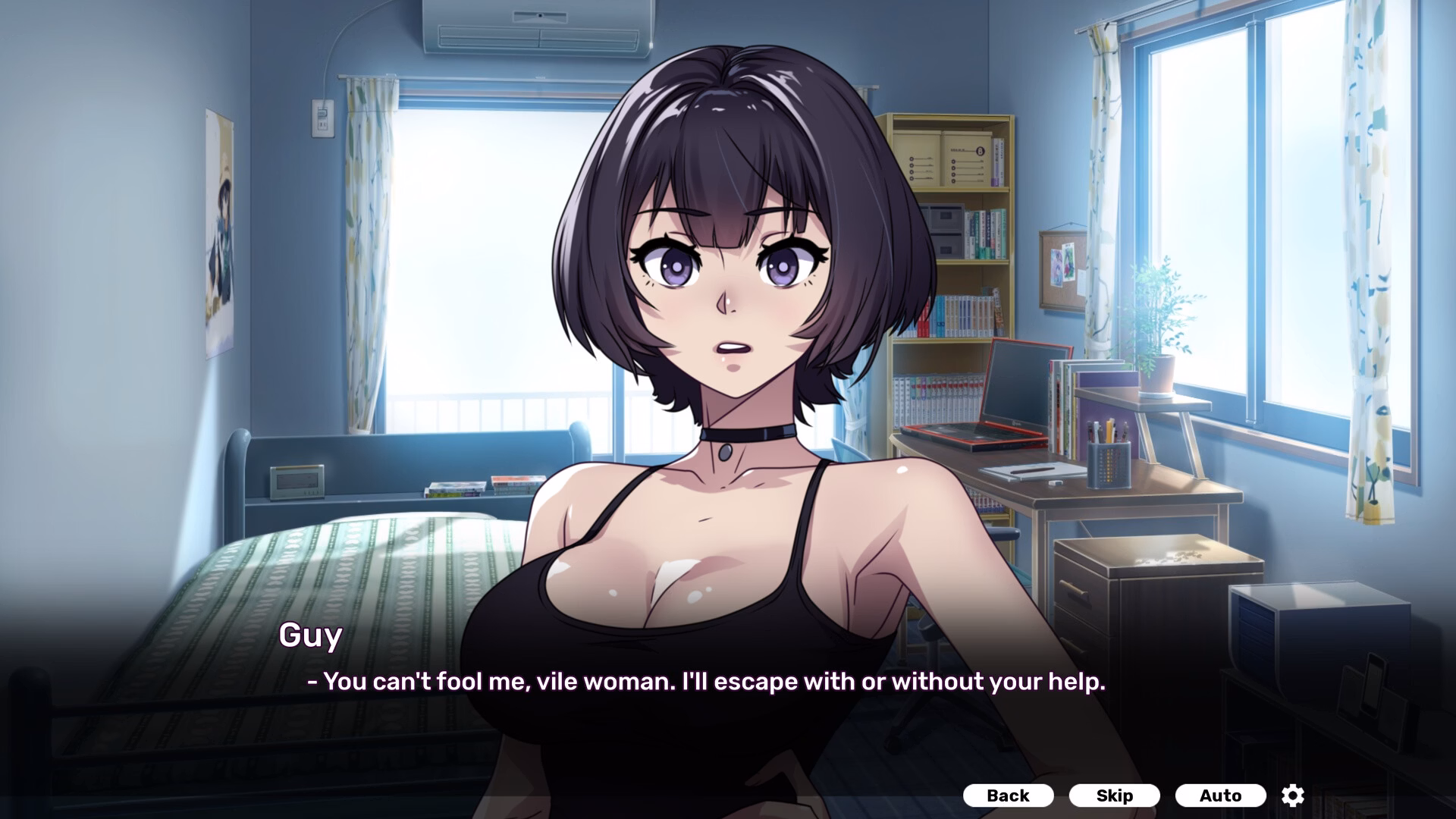Skip ahead through the dialogue
Viewport: 1456px width, 819px height.
click(x=1114, y=795)
